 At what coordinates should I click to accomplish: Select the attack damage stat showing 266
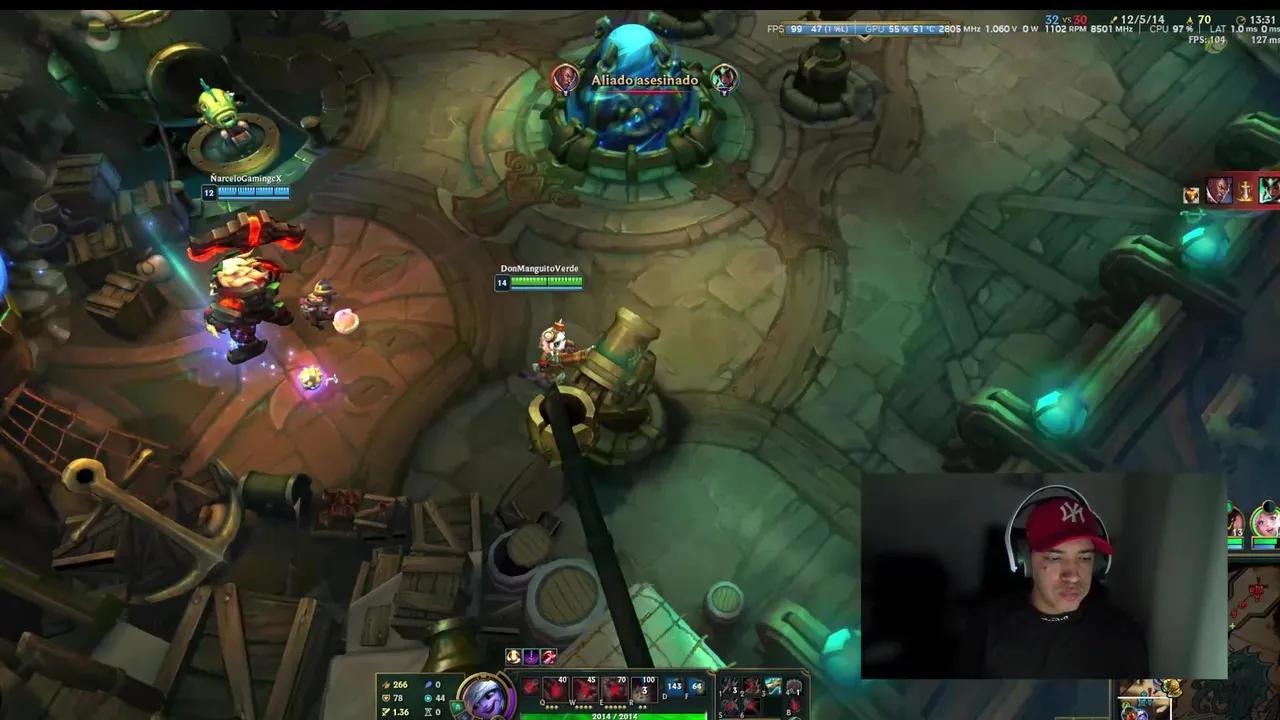400,685
